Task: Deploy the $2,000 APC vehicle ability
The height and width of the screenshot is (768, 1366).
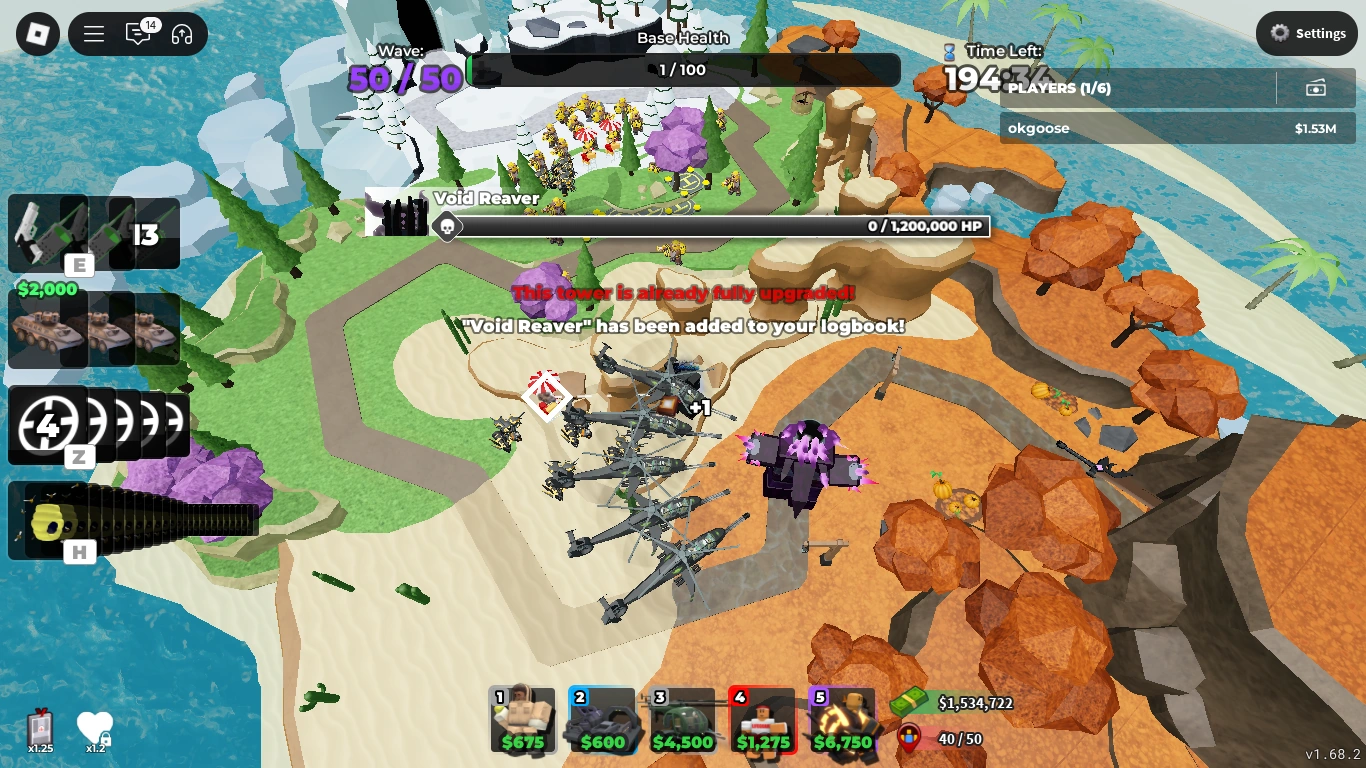Action: [48, 330]
